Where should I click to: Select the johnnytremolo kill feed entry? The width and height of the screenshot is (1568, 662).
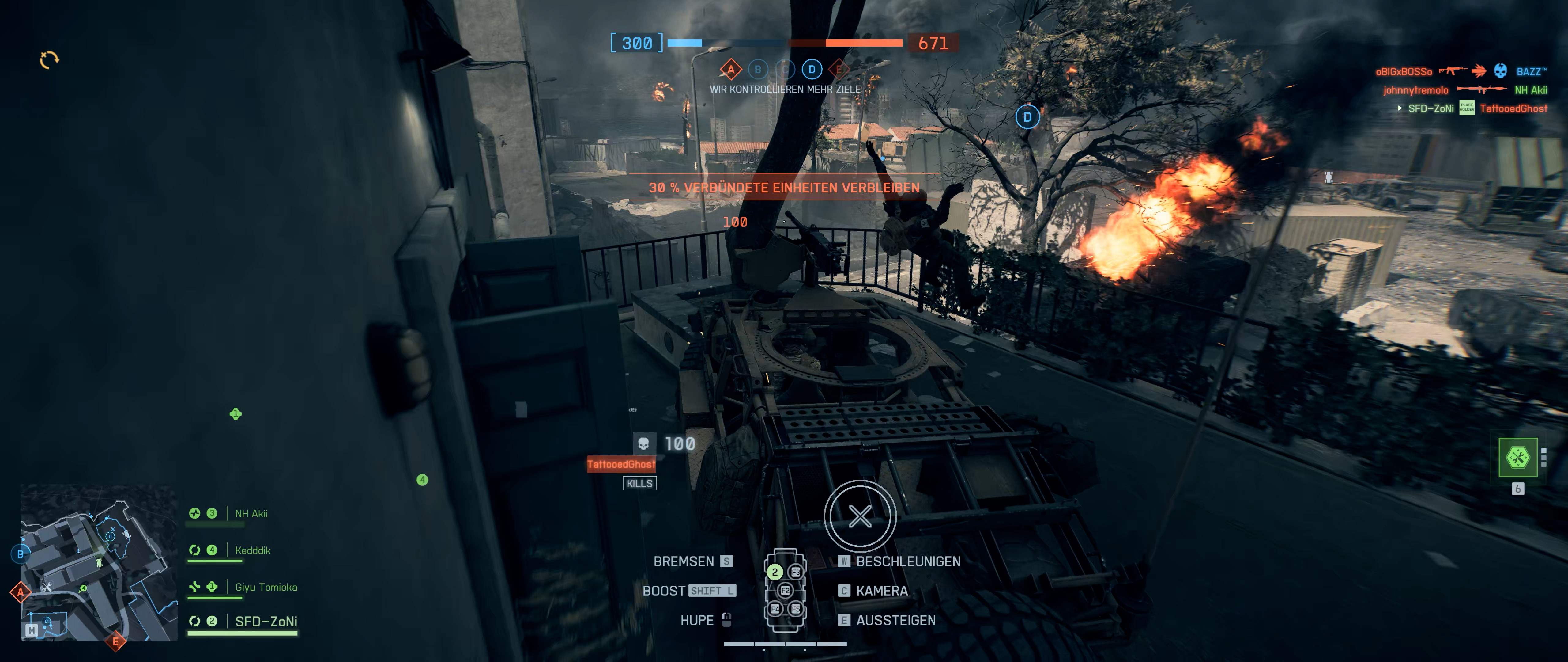coord(1415,90)
